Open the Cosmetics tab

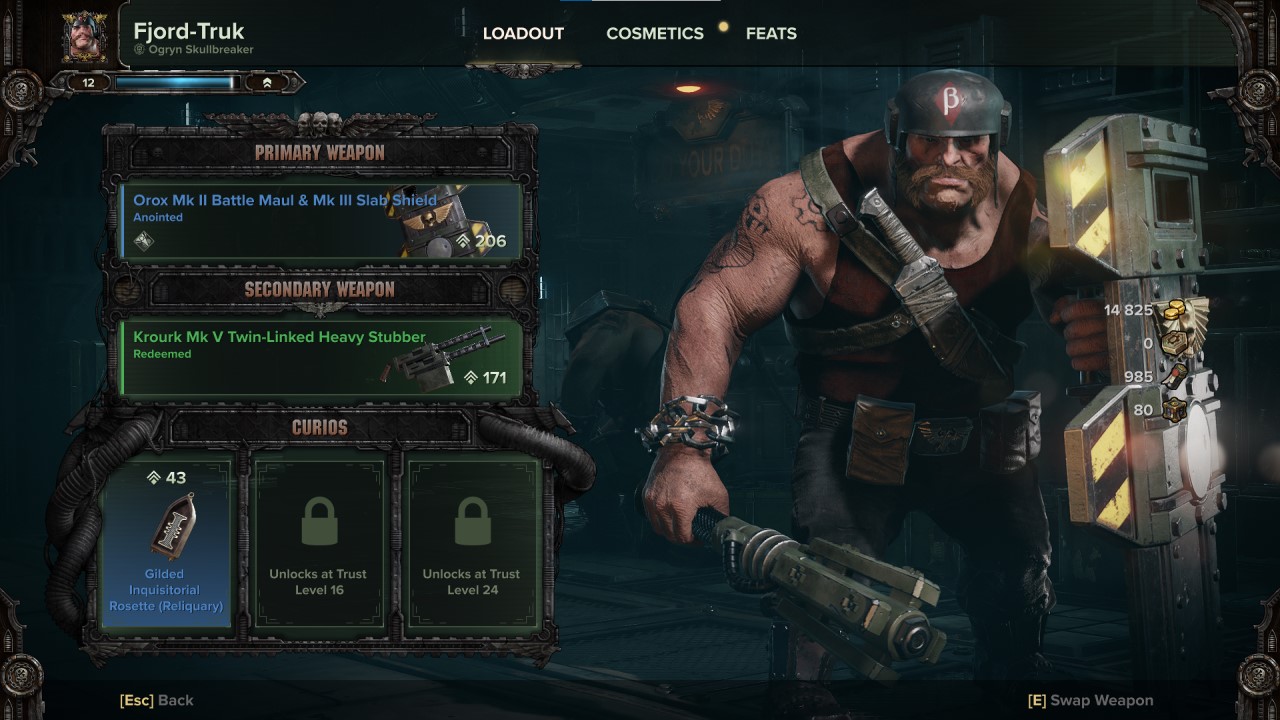pyautogui.click(x=654, y=34)
